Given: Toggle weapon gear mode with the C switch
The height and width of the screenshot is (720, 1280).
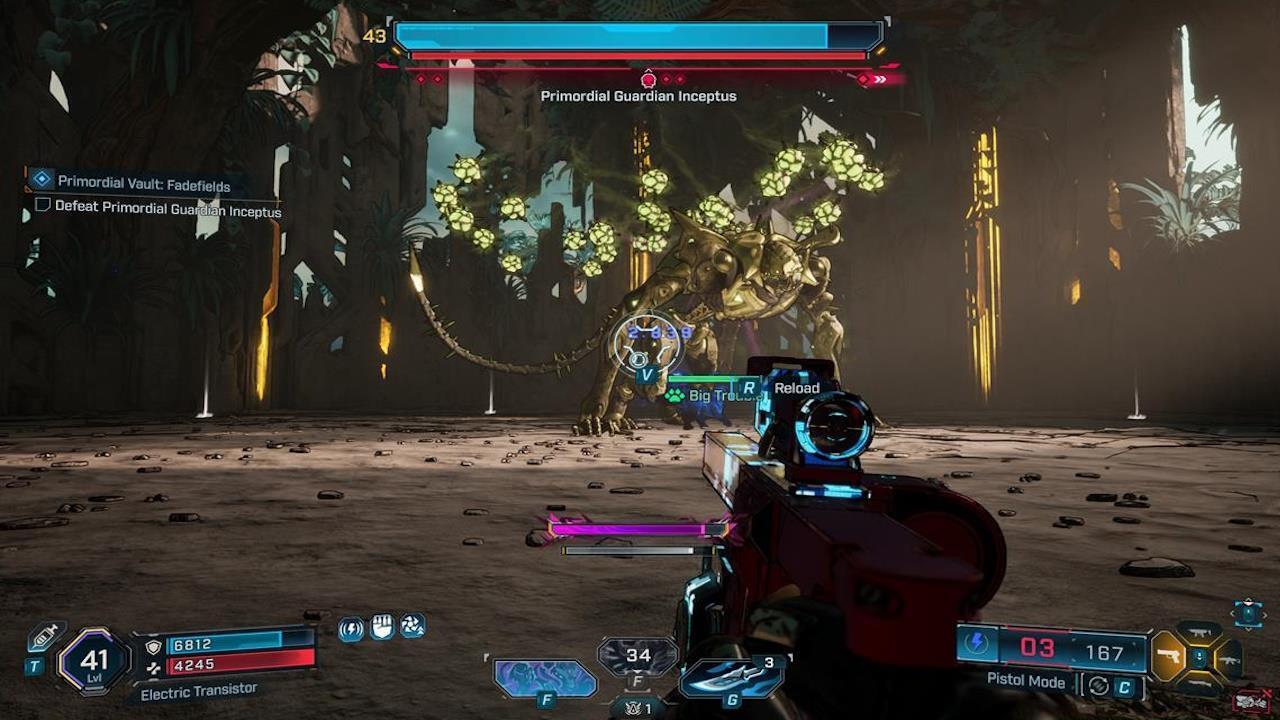Looking at the screenshot, I should click(x=1125, y=685).
